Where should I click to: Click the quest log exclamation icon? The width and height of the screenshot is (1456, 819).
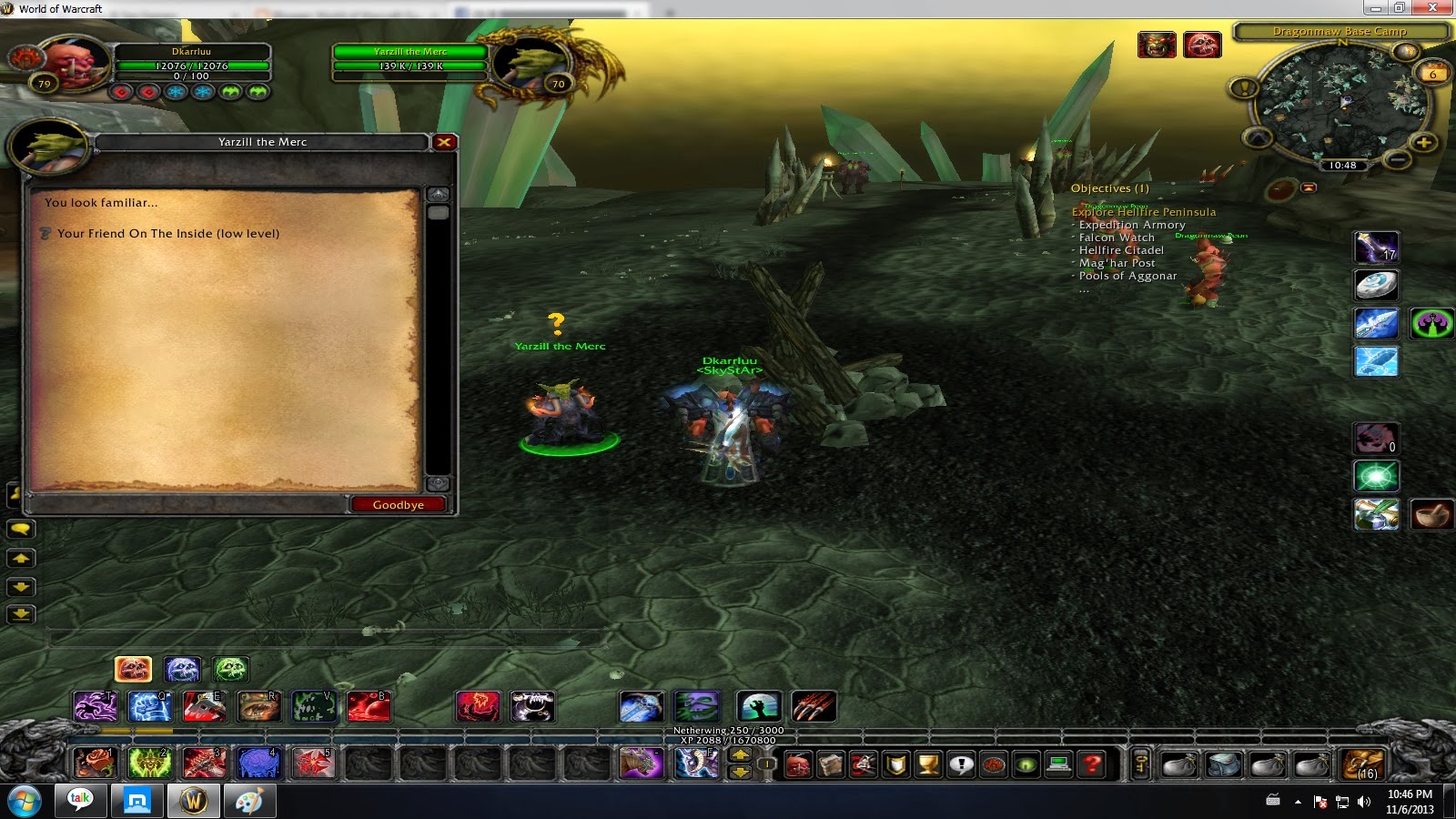(x=962, y=764)
